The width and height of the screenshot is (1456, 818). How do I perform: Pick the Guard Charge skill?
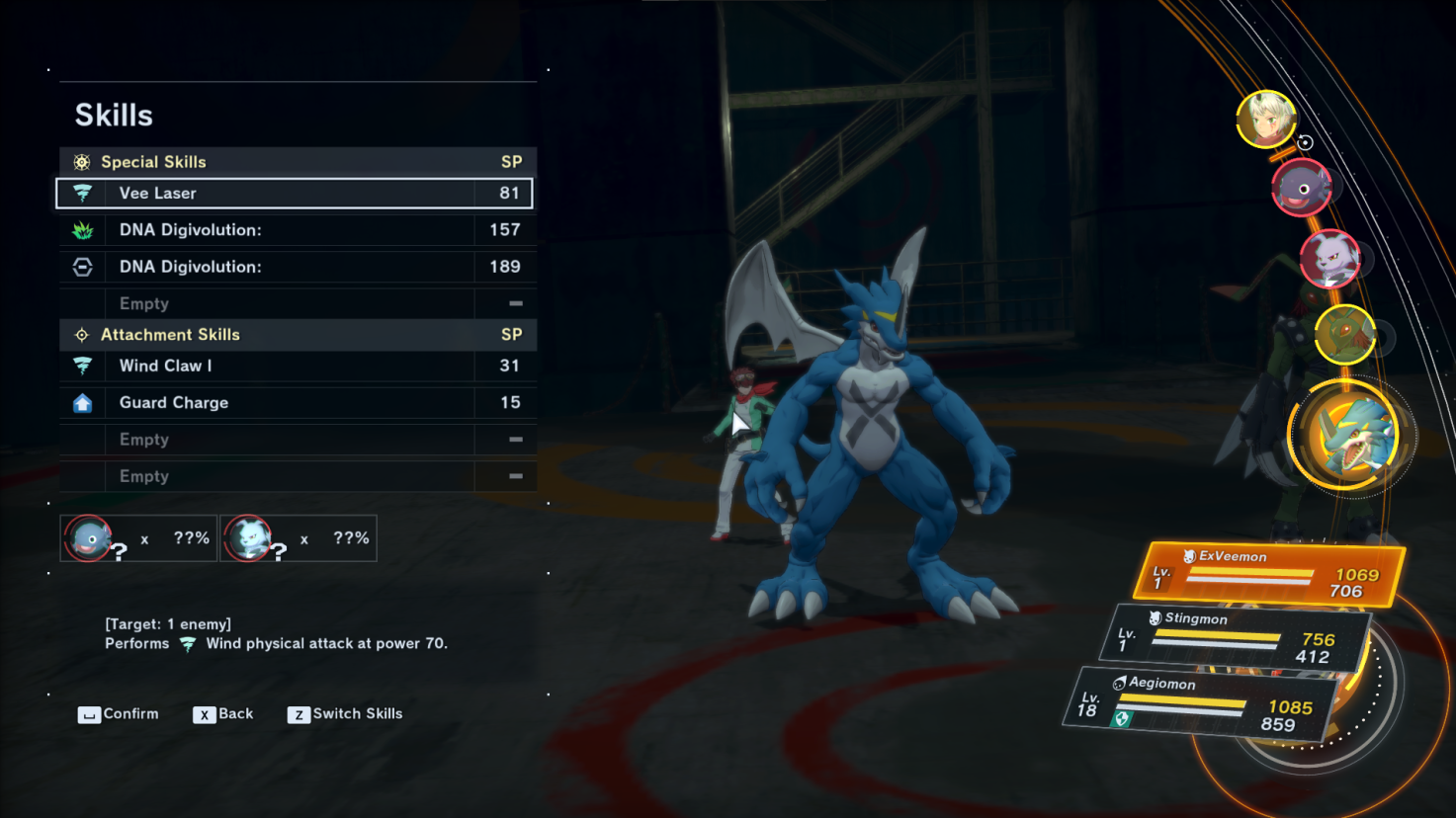coord(295,403)
